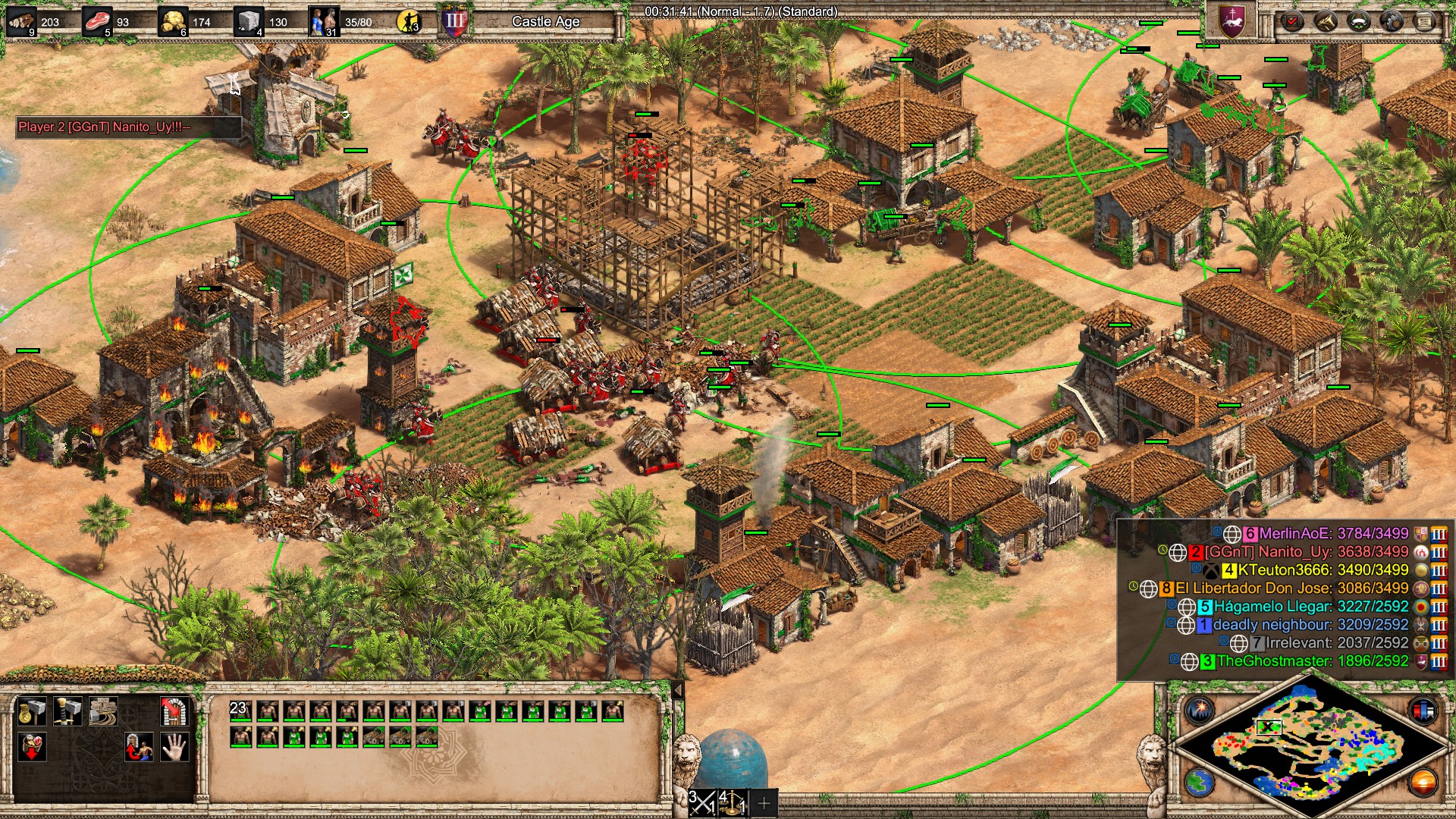Image resolution: width=1456 pixels, height=819 pixels.
Task: Open the chat horn button
Action: point(1325,20)
